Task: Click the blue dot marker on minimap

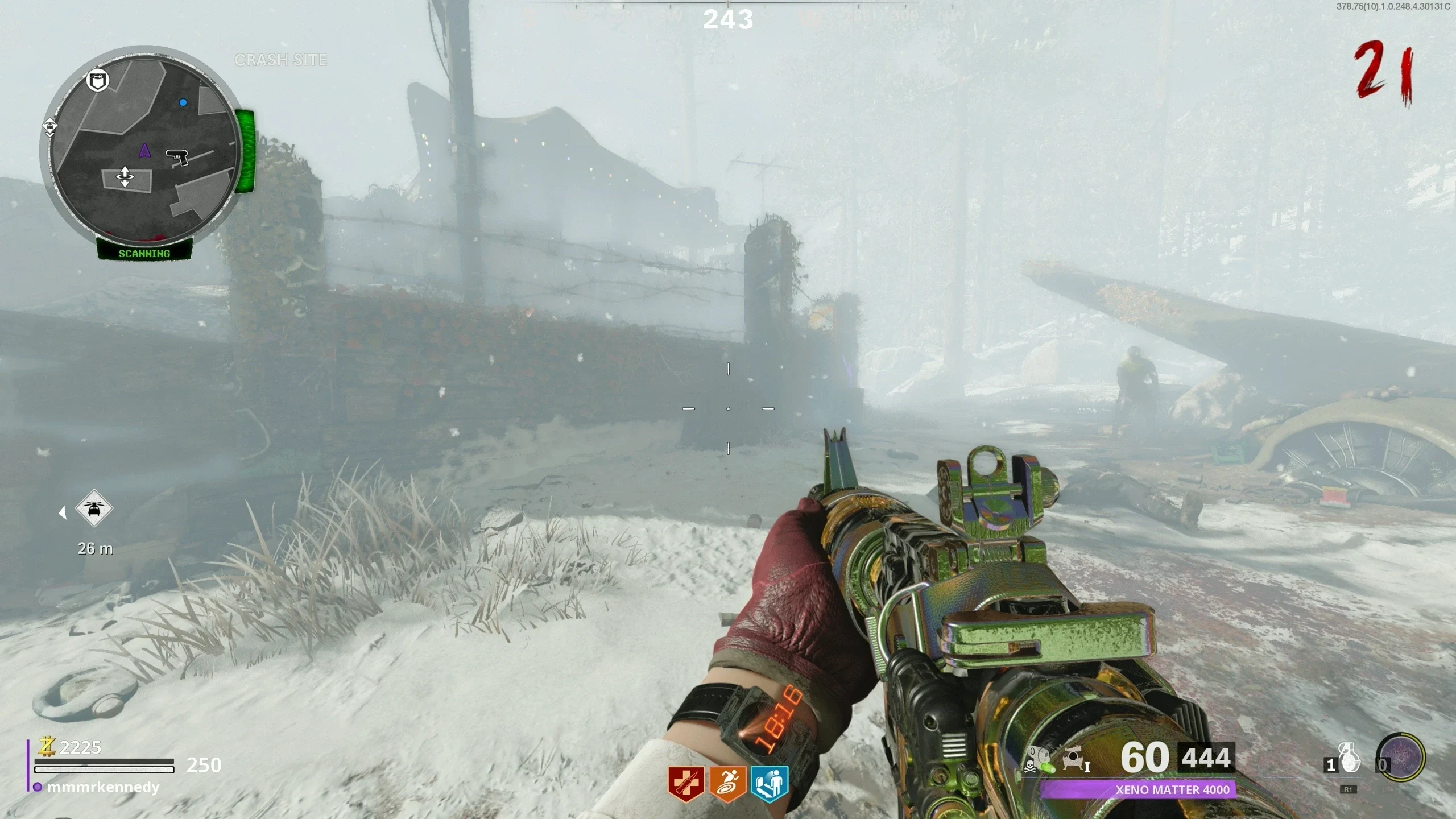Action: (x=183, y=102)
